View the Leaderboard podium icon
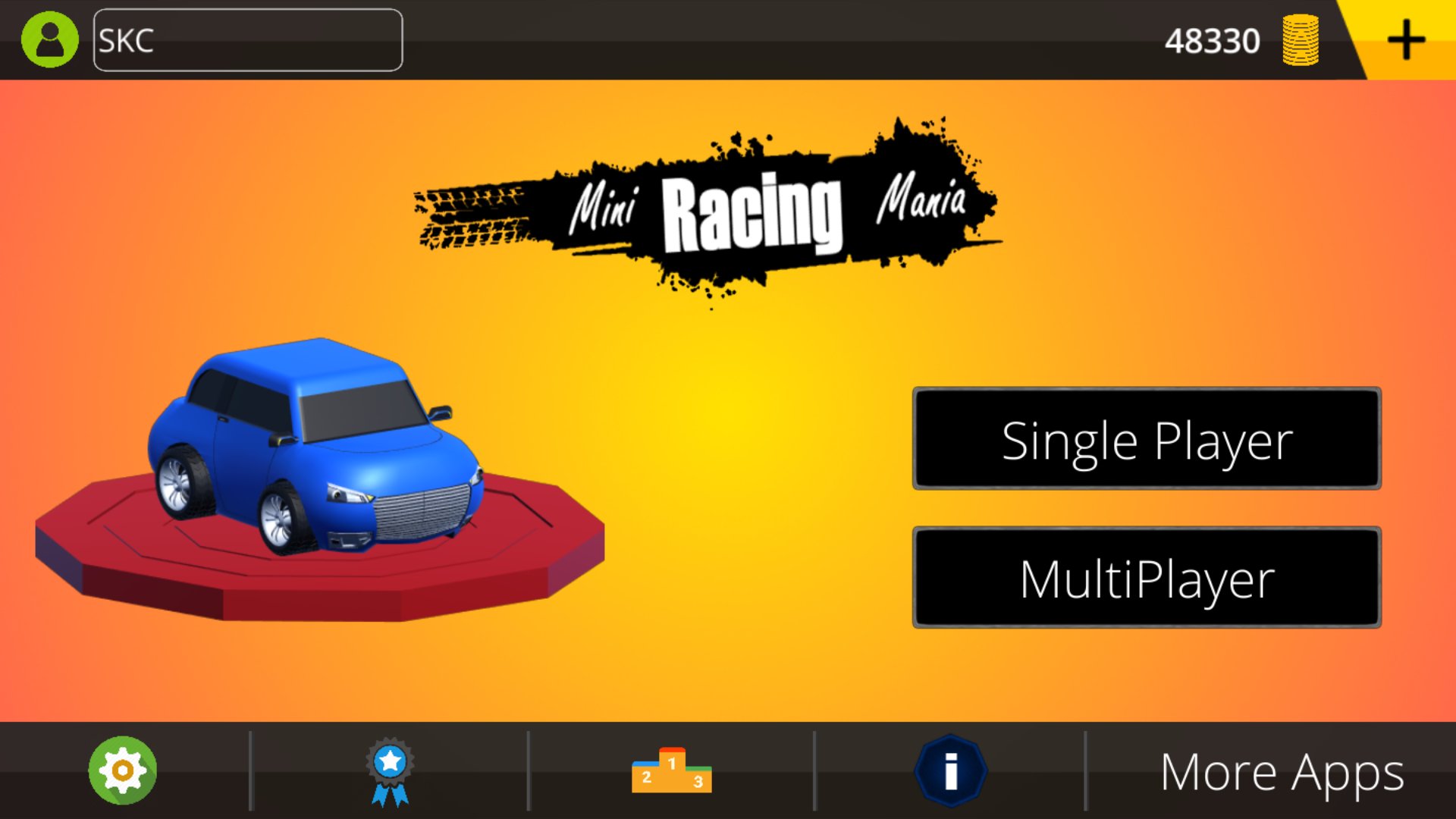 click(670, 770)
